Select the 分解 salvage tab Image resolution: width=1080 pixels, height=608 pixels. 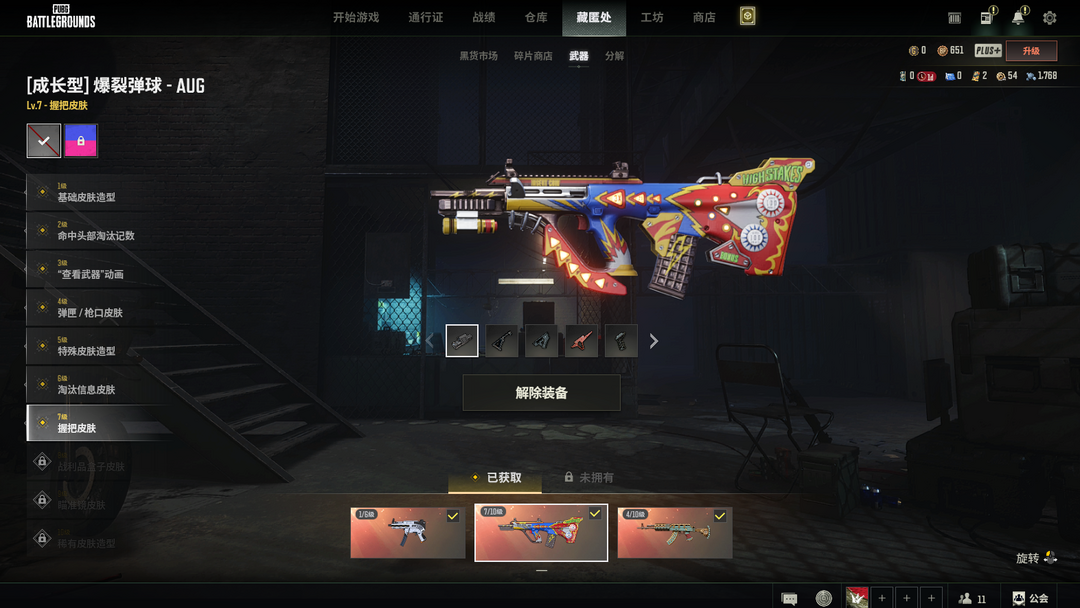pos(614,56)
